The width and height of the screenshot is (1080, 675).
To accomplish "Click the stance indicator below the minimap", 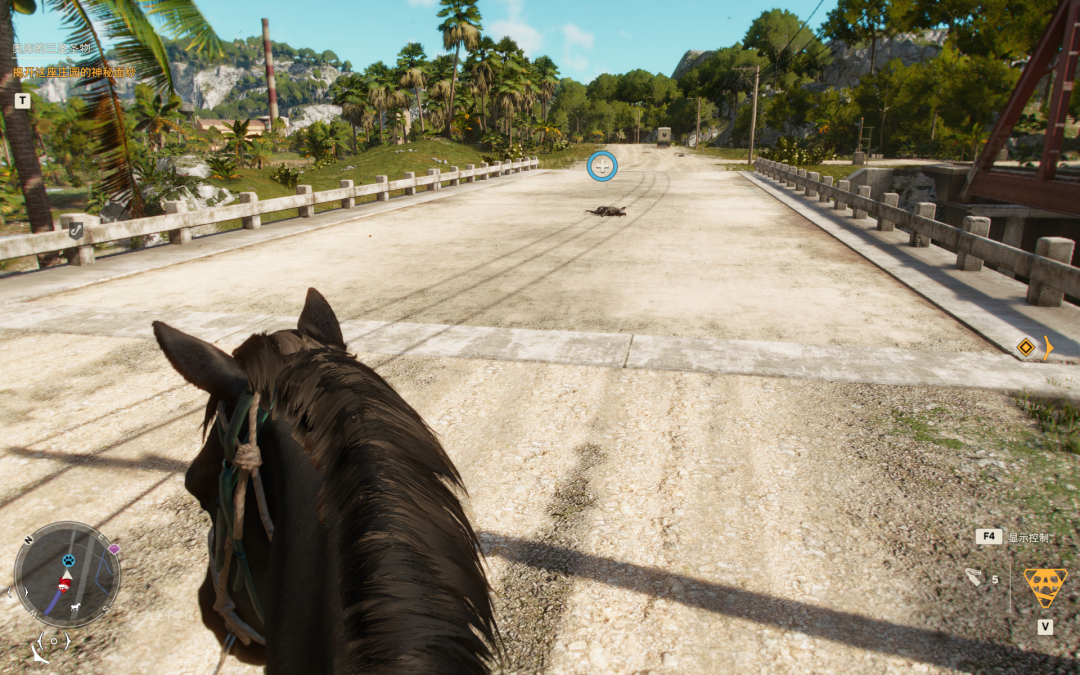I will tap(53, 641).
